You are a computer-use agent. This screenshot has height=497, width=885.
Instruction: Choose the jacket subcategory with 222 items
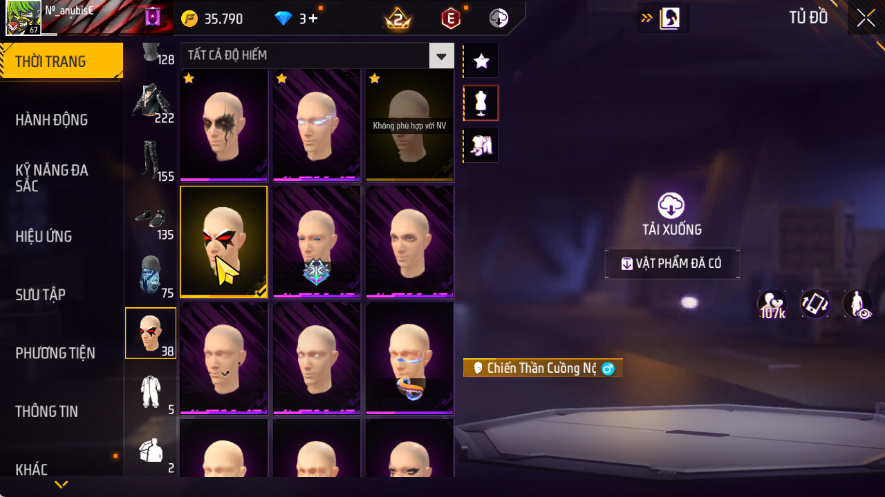click(151, 102)
